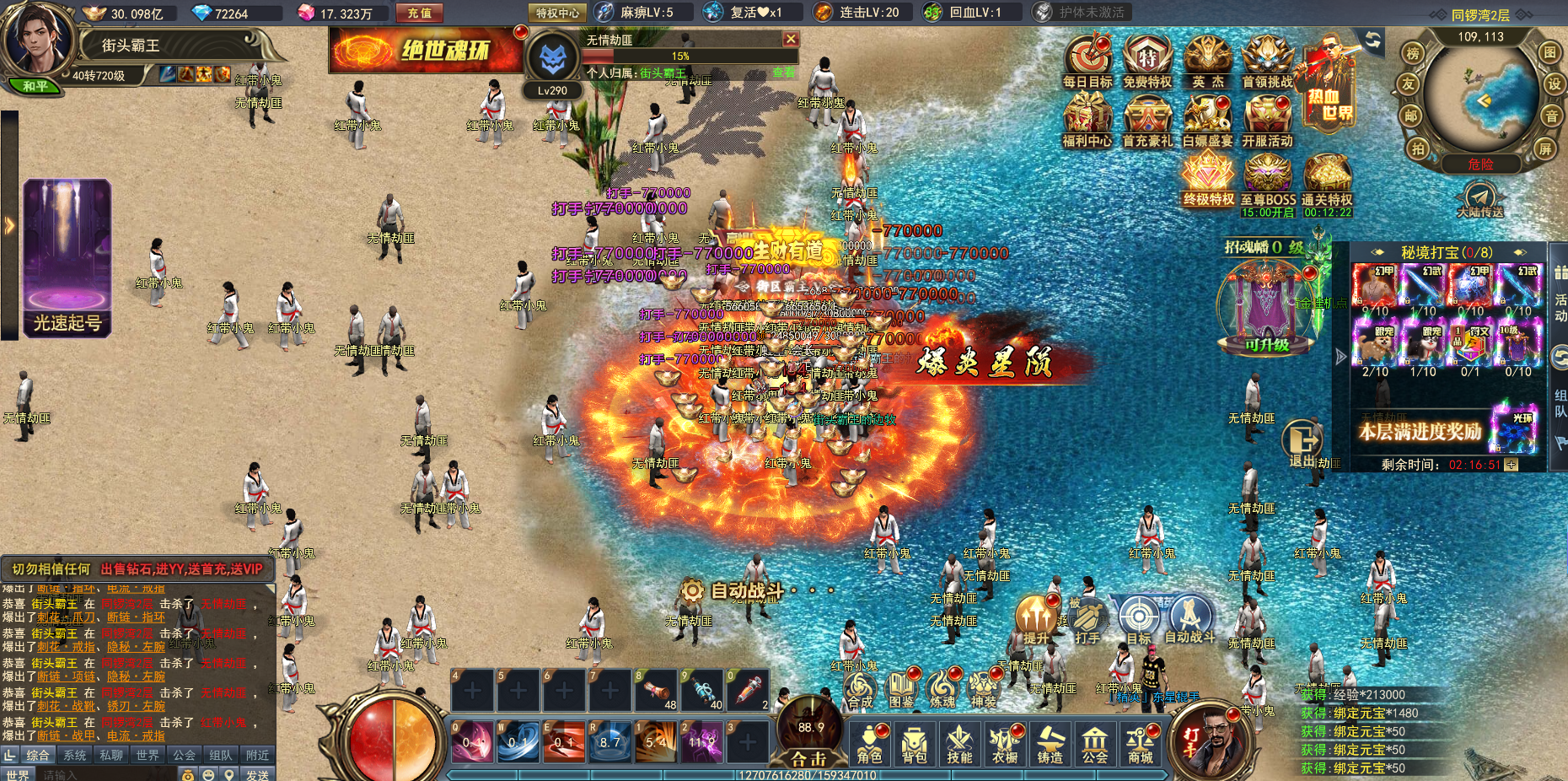Image resolution: width=1568 pixels, height=781 pixels.
Task: Open the 角色 character panel
Action: click(x=869, y=744)
